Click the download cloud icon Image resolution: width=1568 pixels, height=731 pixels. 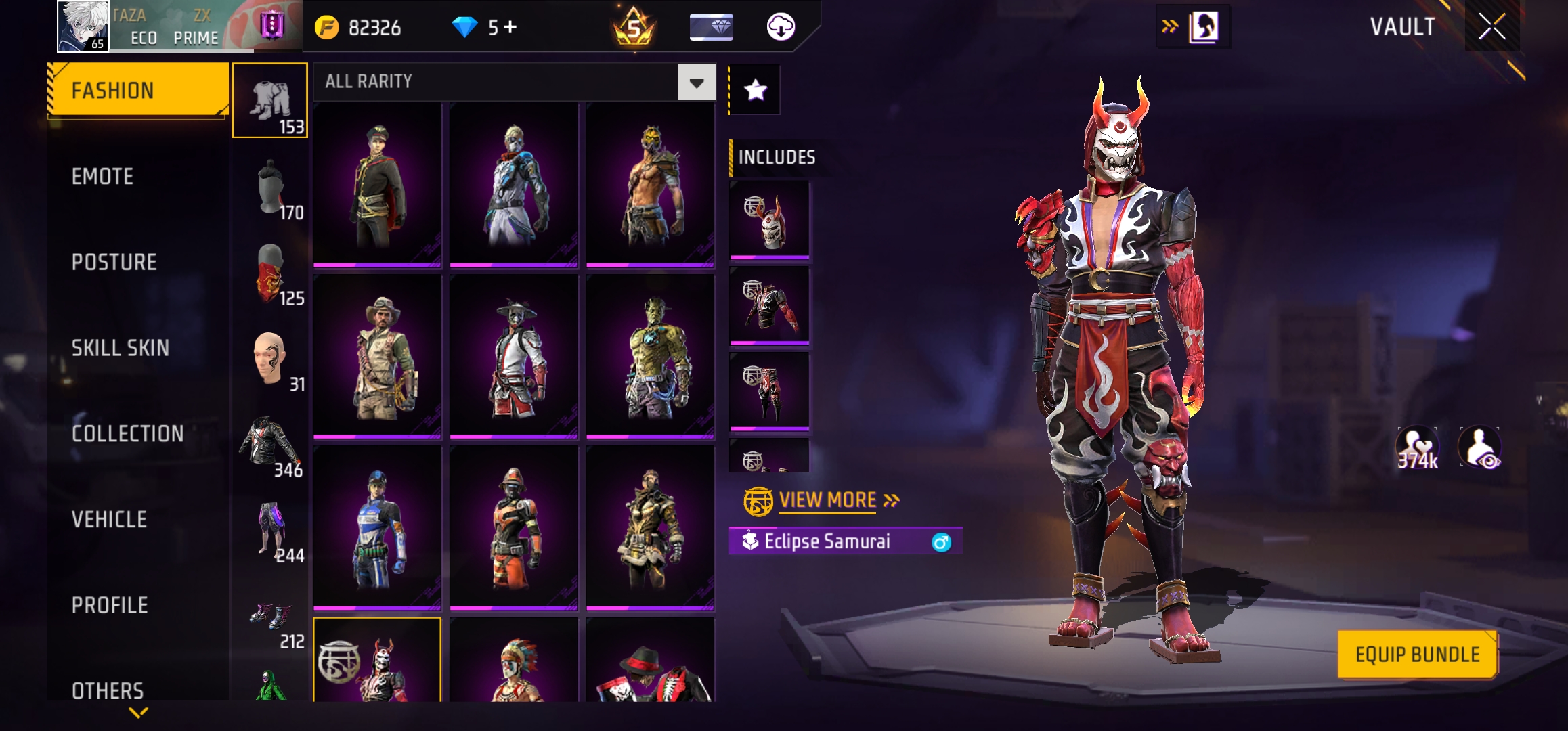click(x=781, y=27)
